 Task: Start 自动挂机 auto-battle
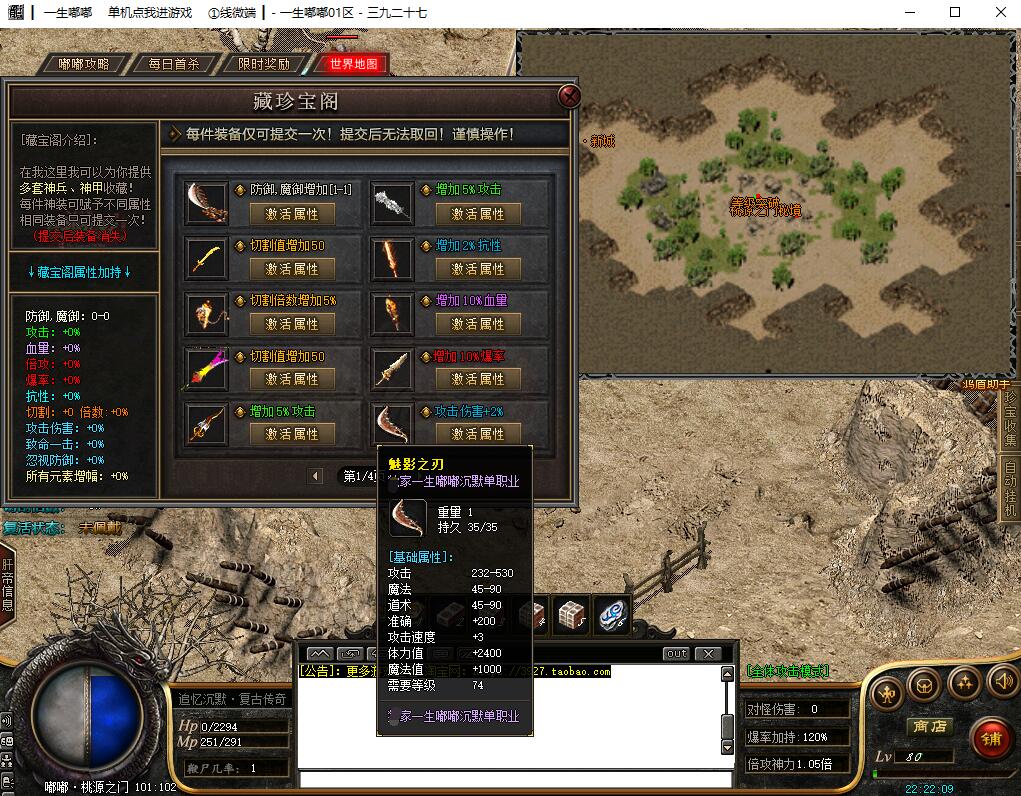1009,487
